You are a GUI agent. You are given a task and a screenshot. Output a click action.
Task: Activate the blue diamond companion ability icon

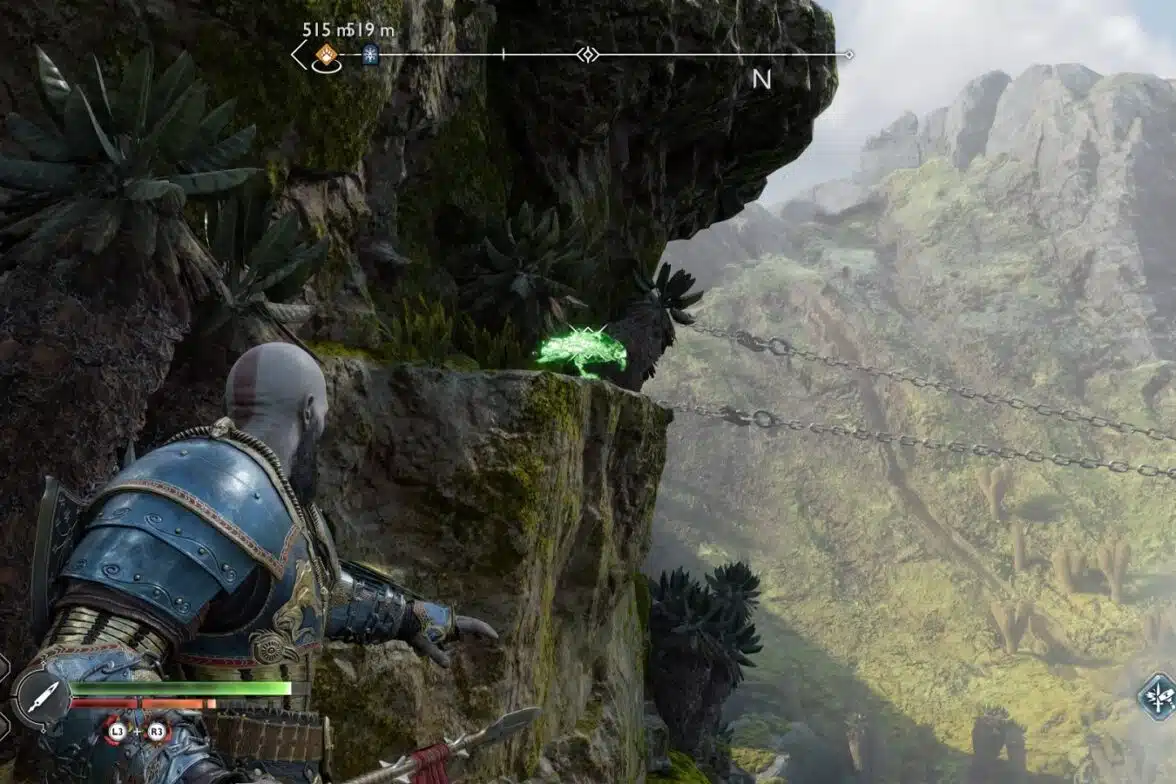click(1158, 695)
